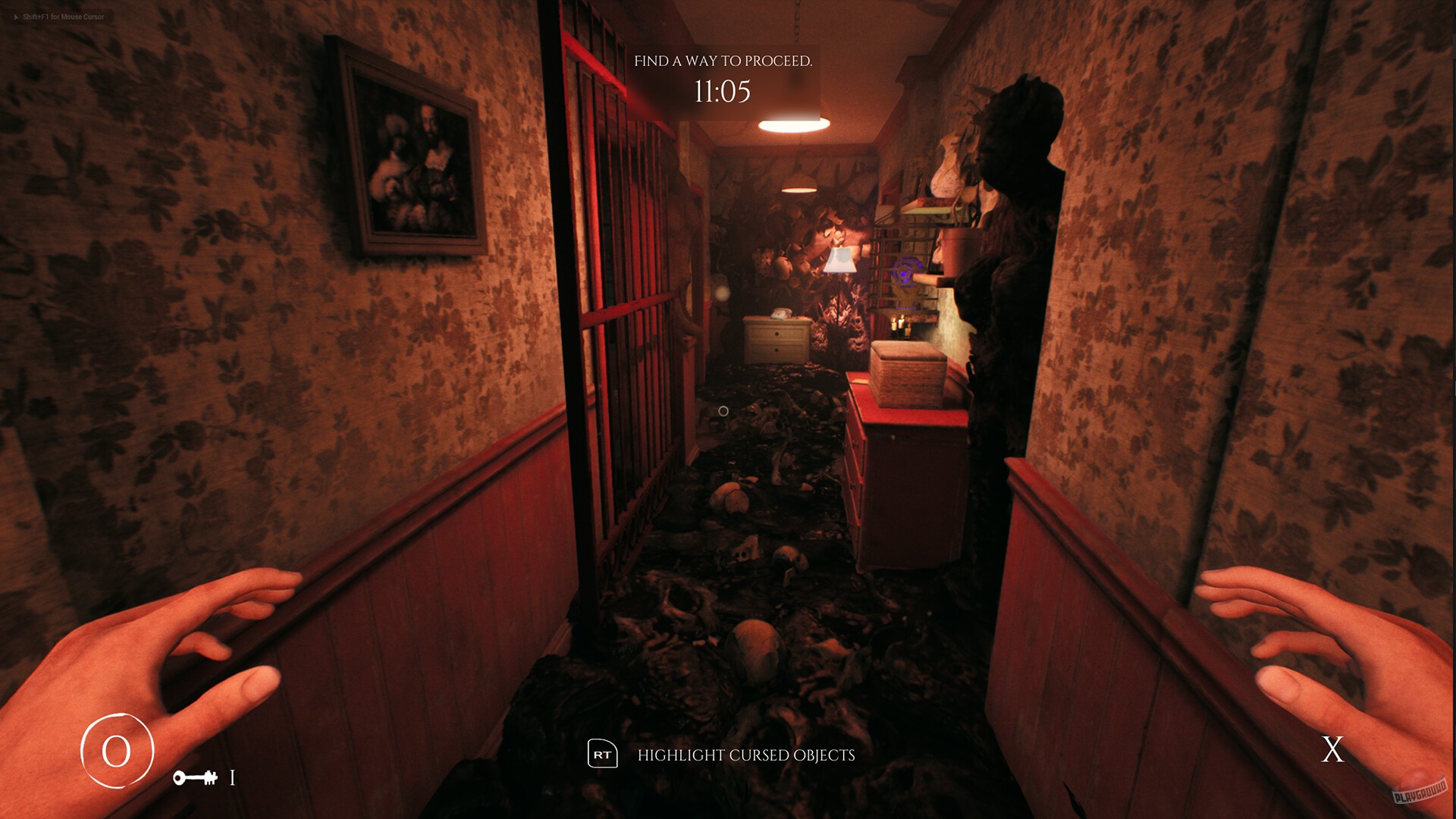Screen dimensions: 1456x819
Task: Toggle the hanging ceiling lamp
Action: (792, 123)
